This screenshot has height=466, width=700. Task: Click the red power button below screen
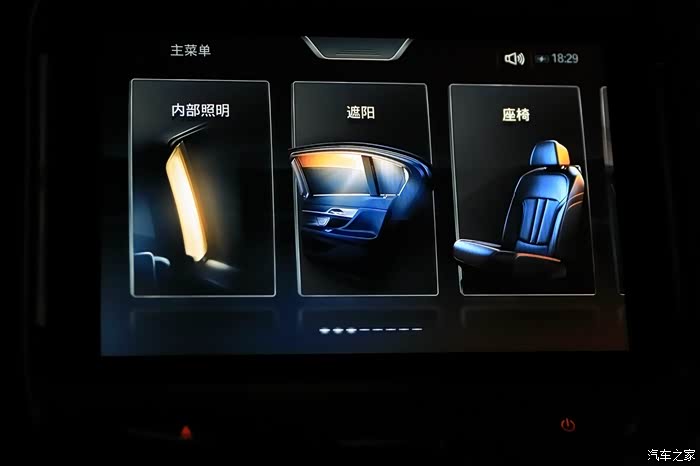[568, 424]
